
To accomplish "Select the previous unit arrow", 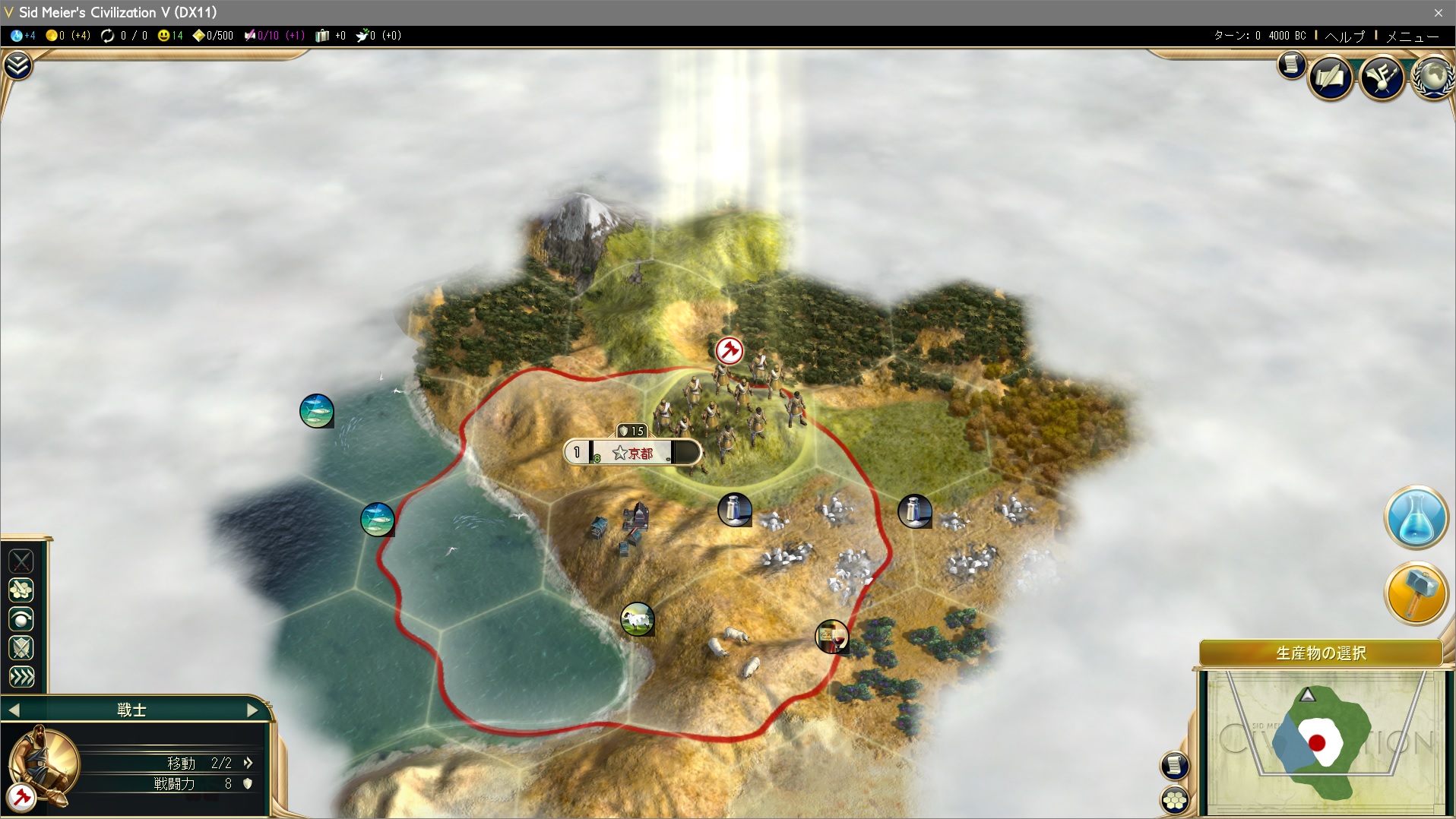I will [x=14, y=710].
